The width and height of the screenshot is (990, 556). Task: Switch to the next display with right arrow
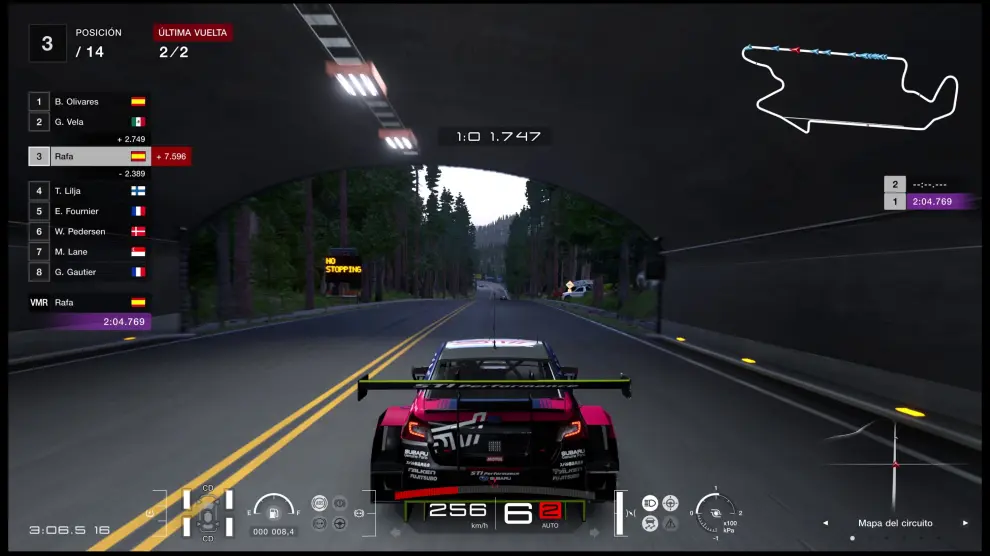click(965, 523)
